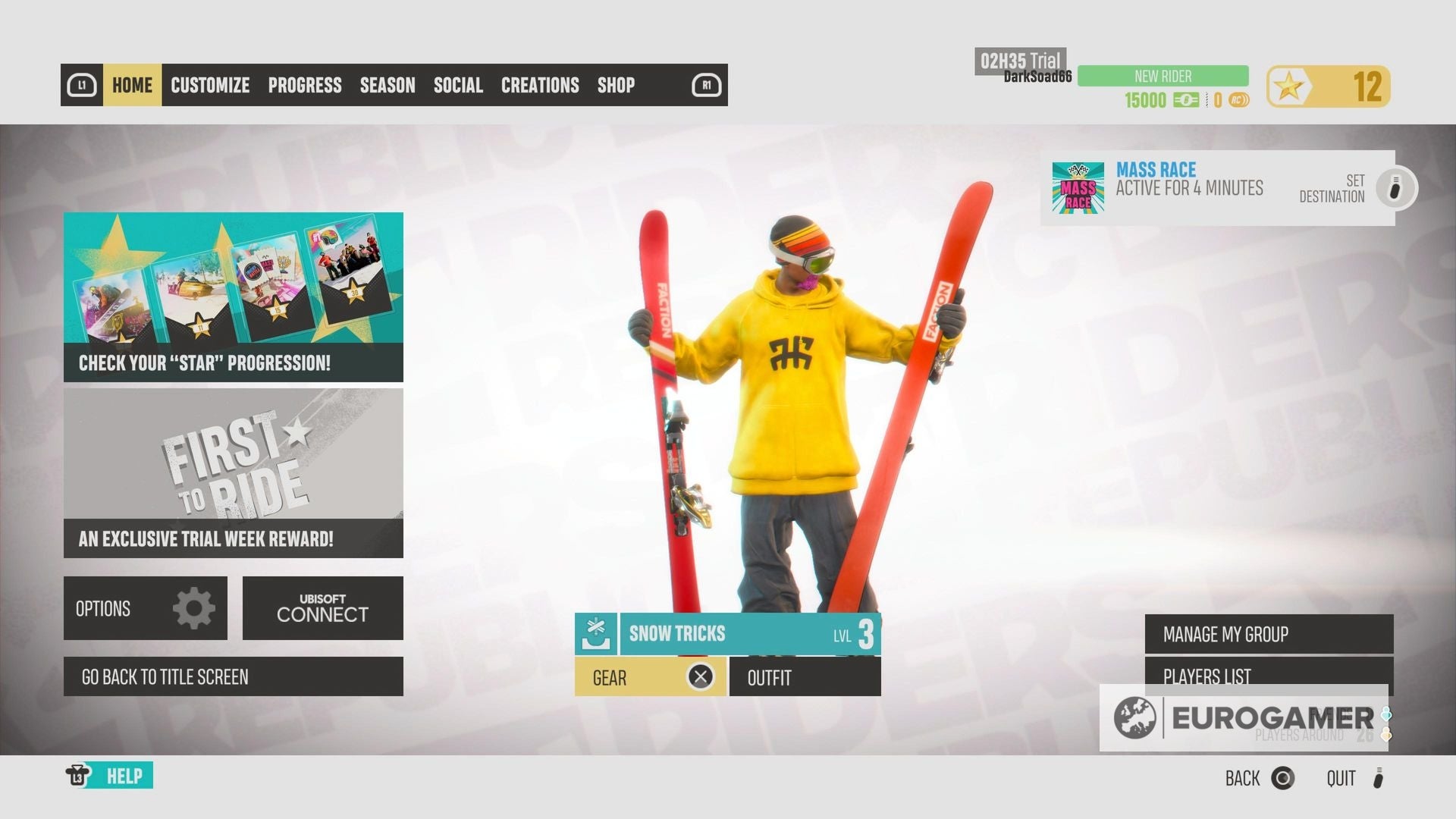Open the SHOP tab
Screen dimensions: 1456x819
[617, 86]
